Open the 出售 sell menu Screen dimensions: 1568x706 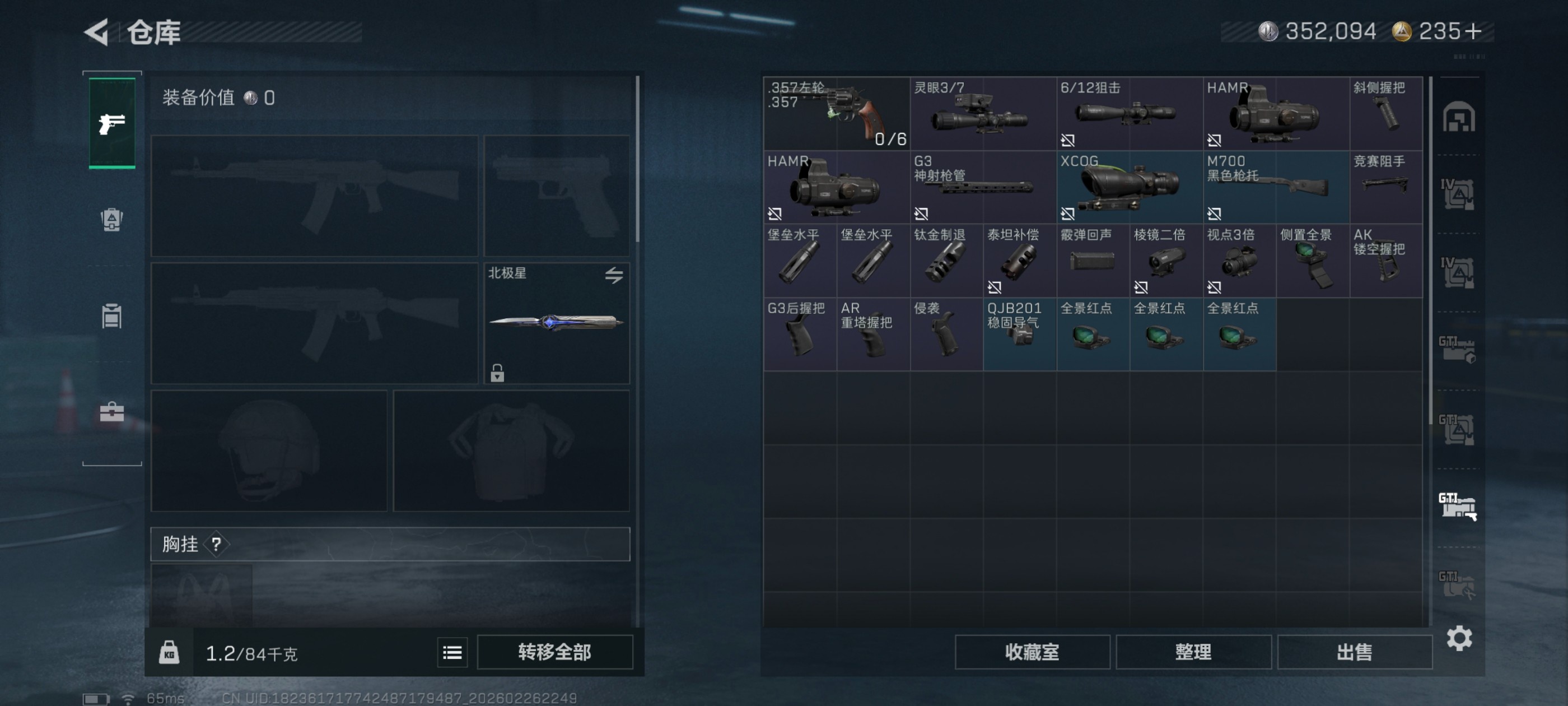click(x=1354, y=652)
